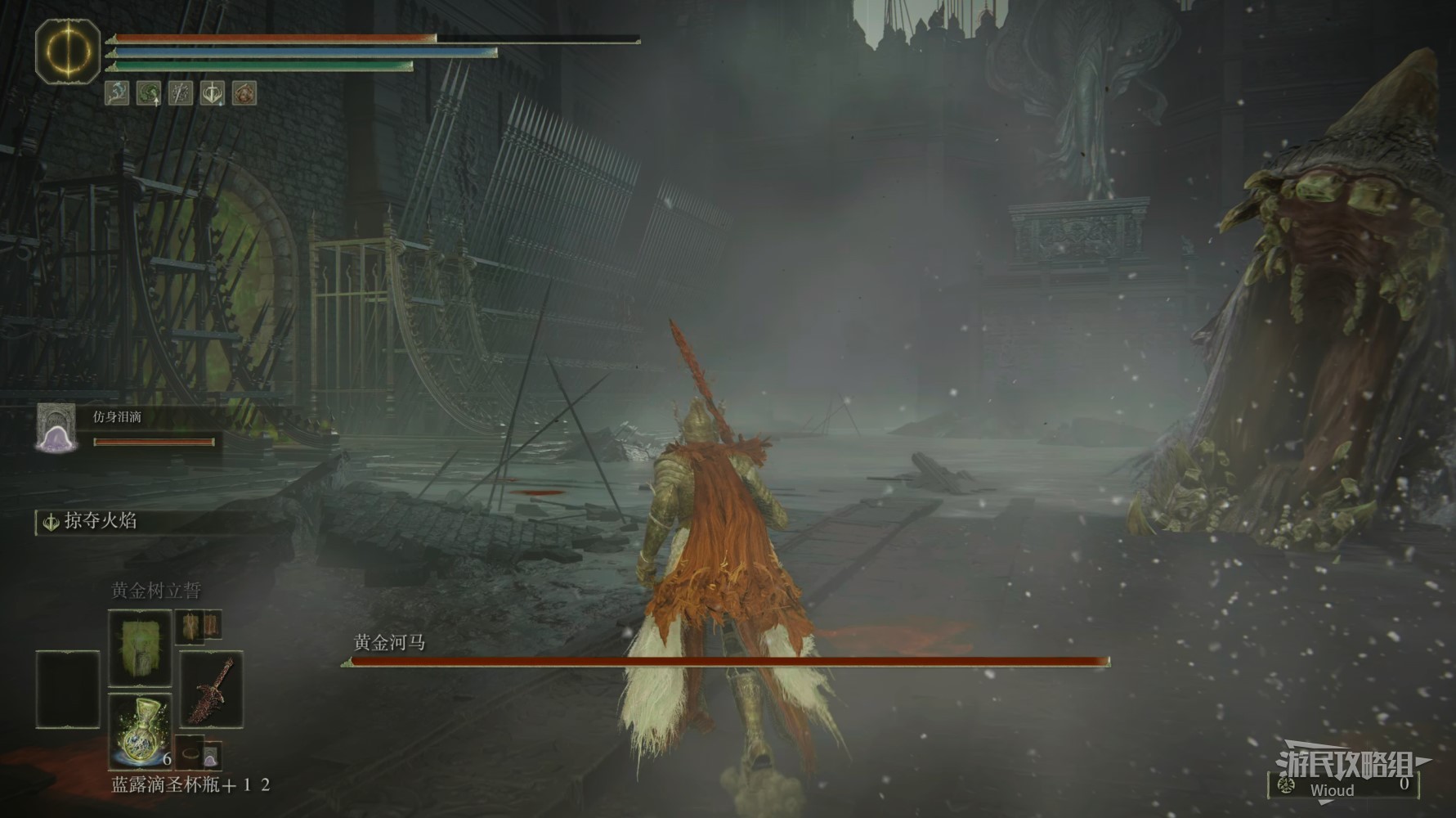Inspect the green swirl buff icon
Viewport: 1456px width, 818px height.
[x=149, y=93]
